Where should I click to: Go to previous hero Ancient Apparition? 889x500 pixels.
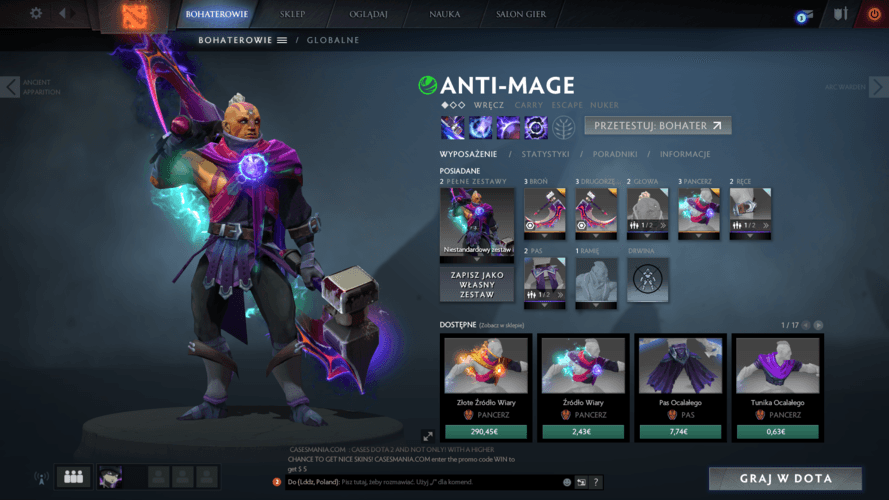[x=11, y=87]
